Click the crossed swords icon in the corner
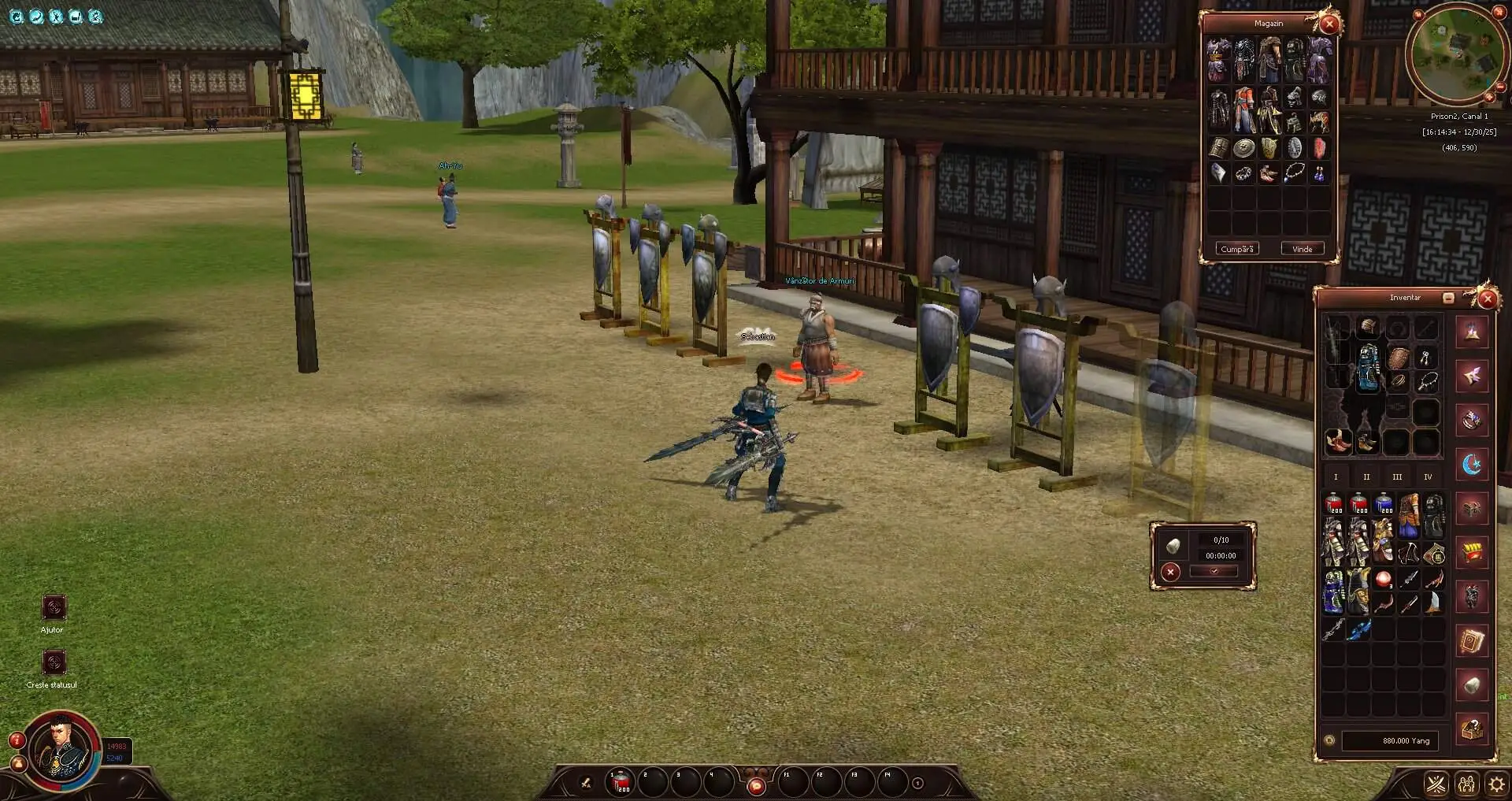The height and width of the screenshot is (801, 1512). point(1437,784)
